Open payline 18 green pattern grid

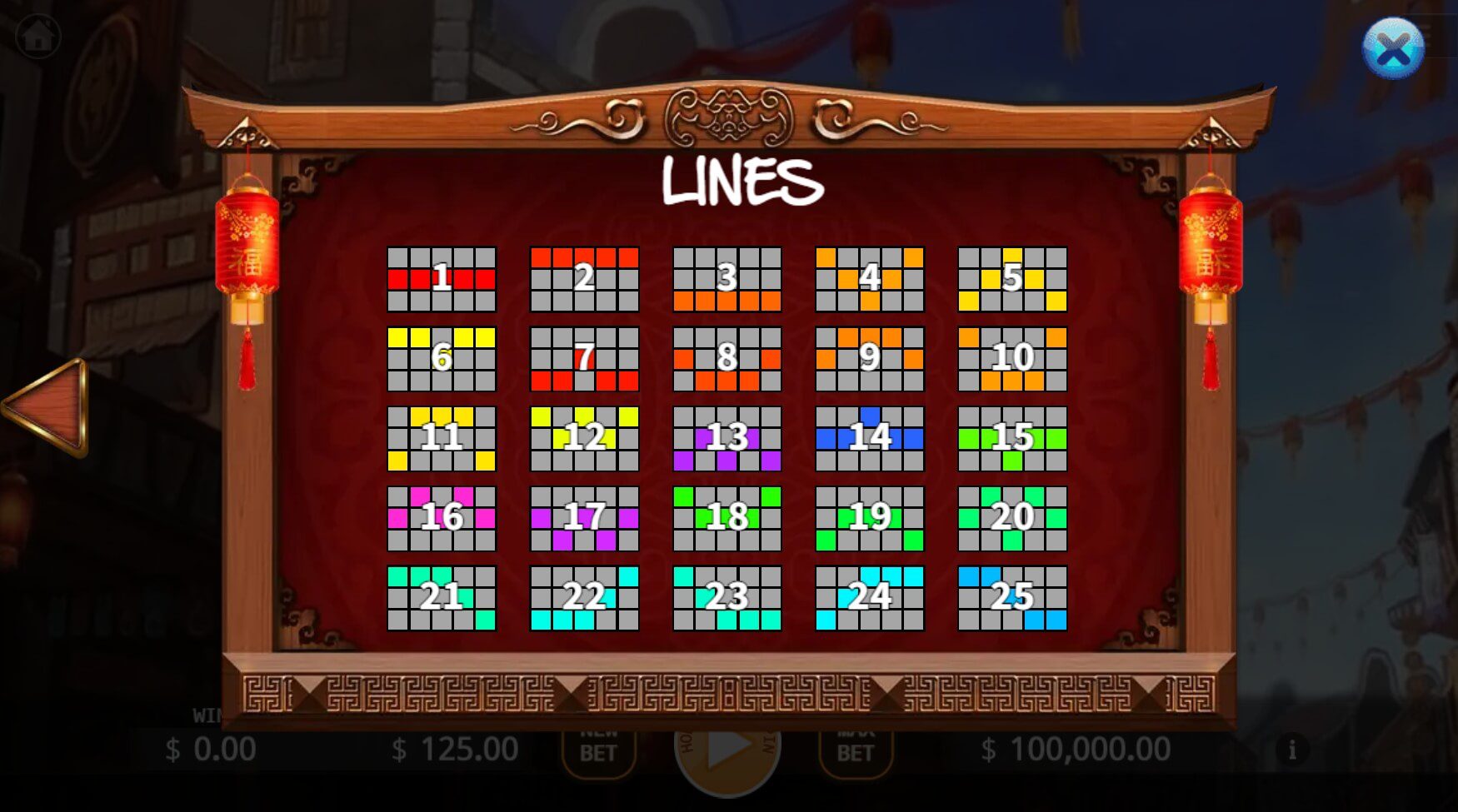[727, 518]
